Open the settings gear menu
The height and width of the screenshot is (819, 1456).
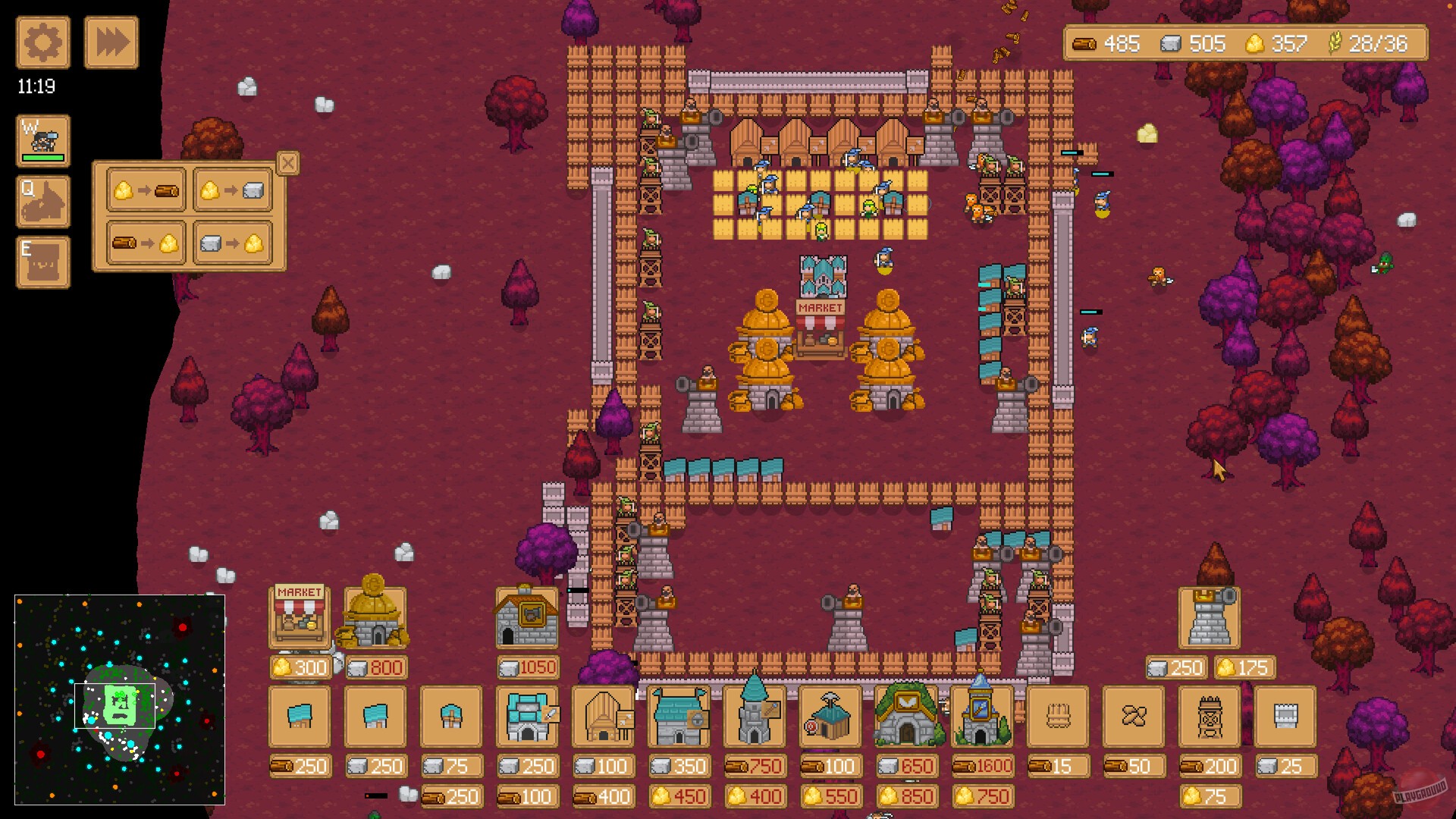[x=42, y=42]
